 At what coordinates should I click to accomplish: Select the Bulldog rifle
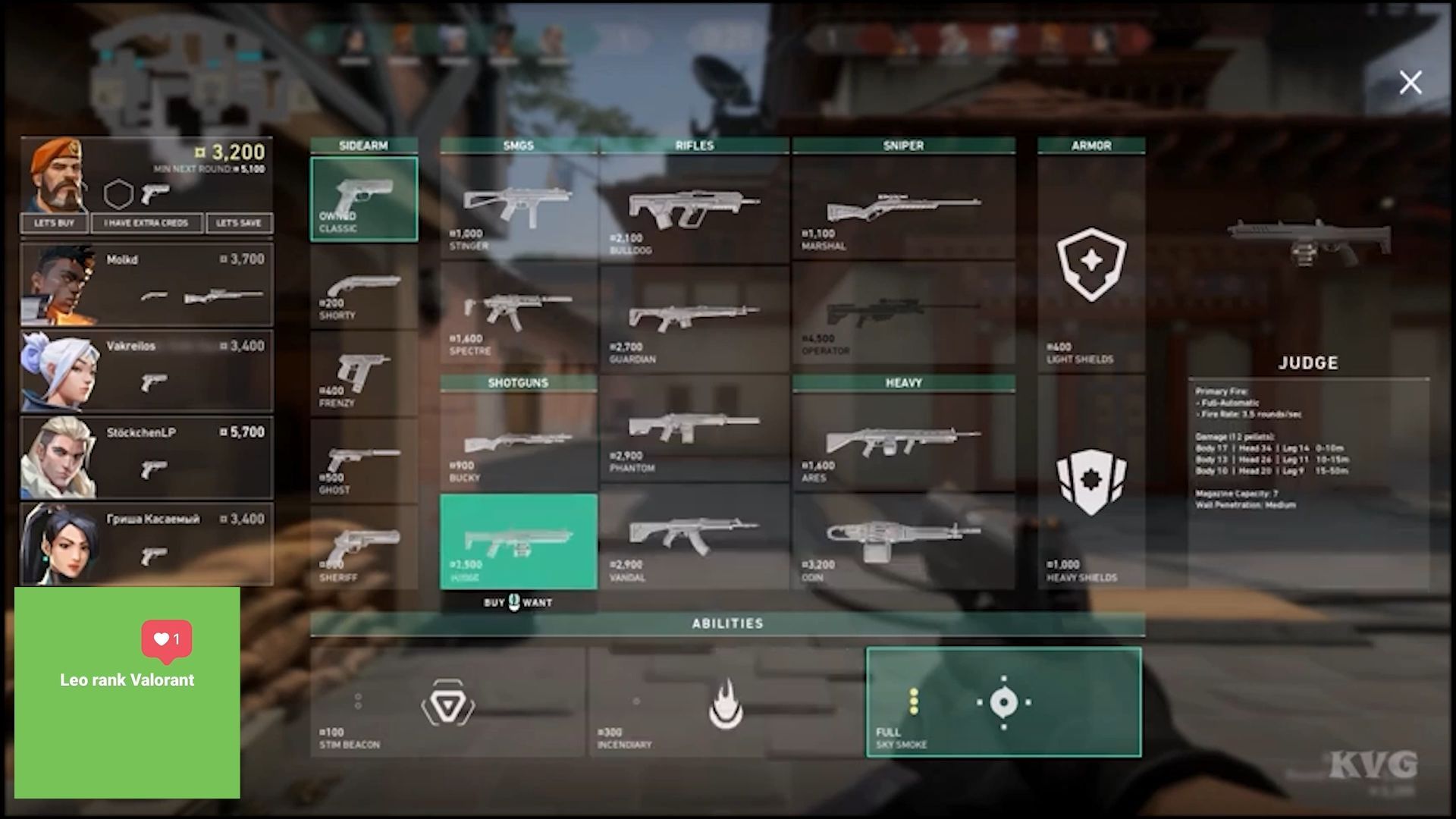coord(694,209)
